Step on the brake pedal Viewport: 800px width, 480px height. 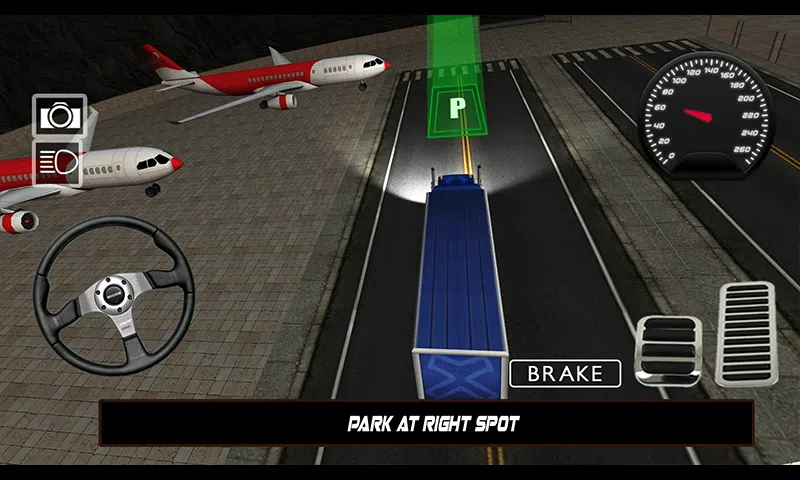coord(668,351)
